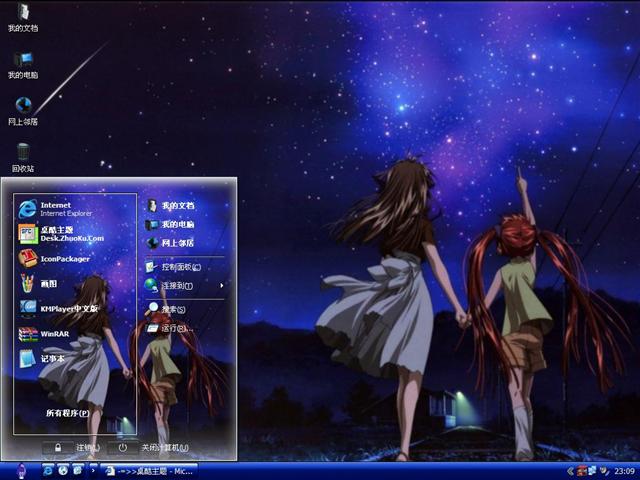
Task: Click the 注销(L) log off button
Action: tap(78, 447)
